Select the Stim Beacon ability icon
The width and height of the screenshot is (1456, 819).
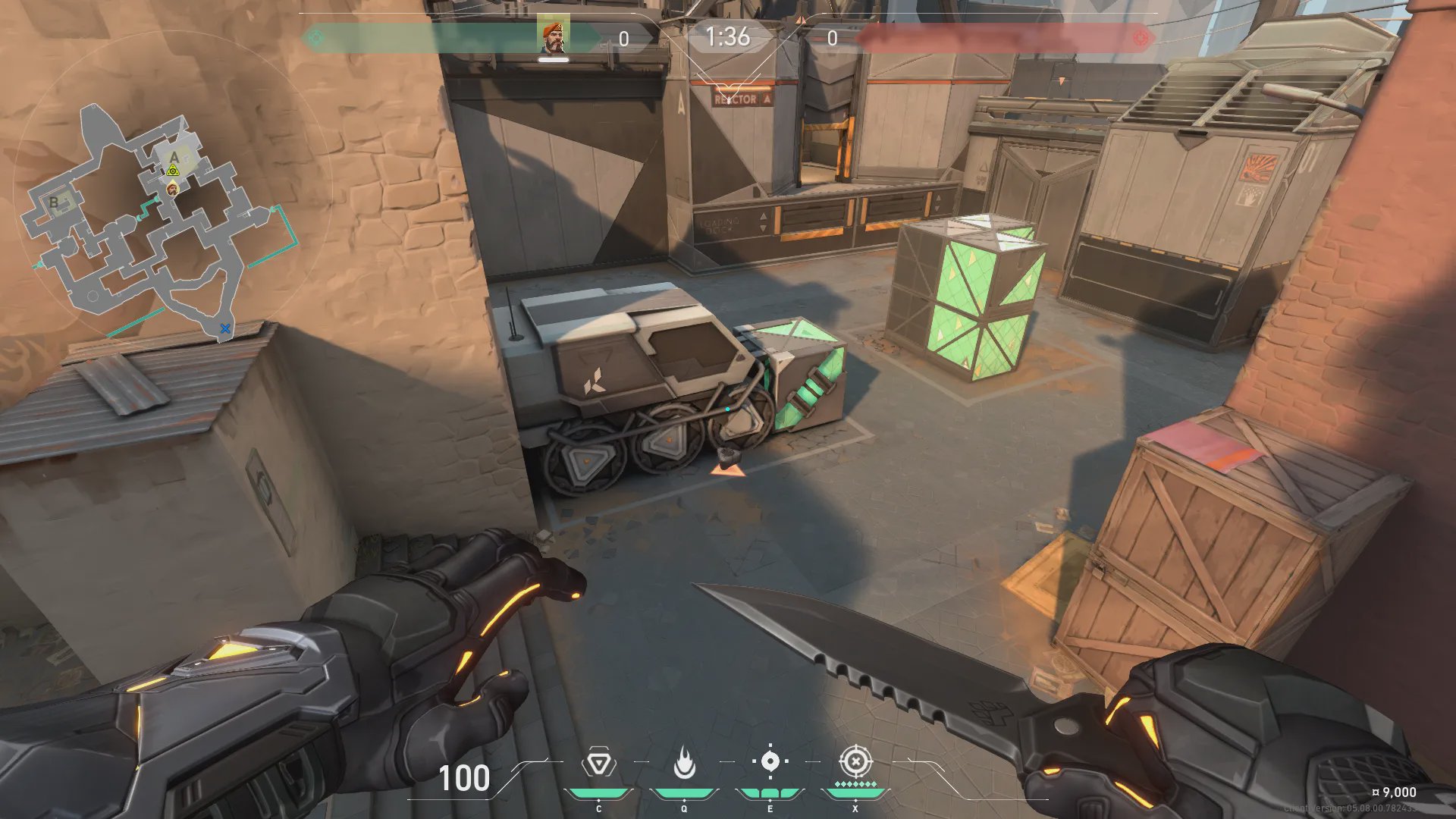pyautogui.click(x=598, y=763)
